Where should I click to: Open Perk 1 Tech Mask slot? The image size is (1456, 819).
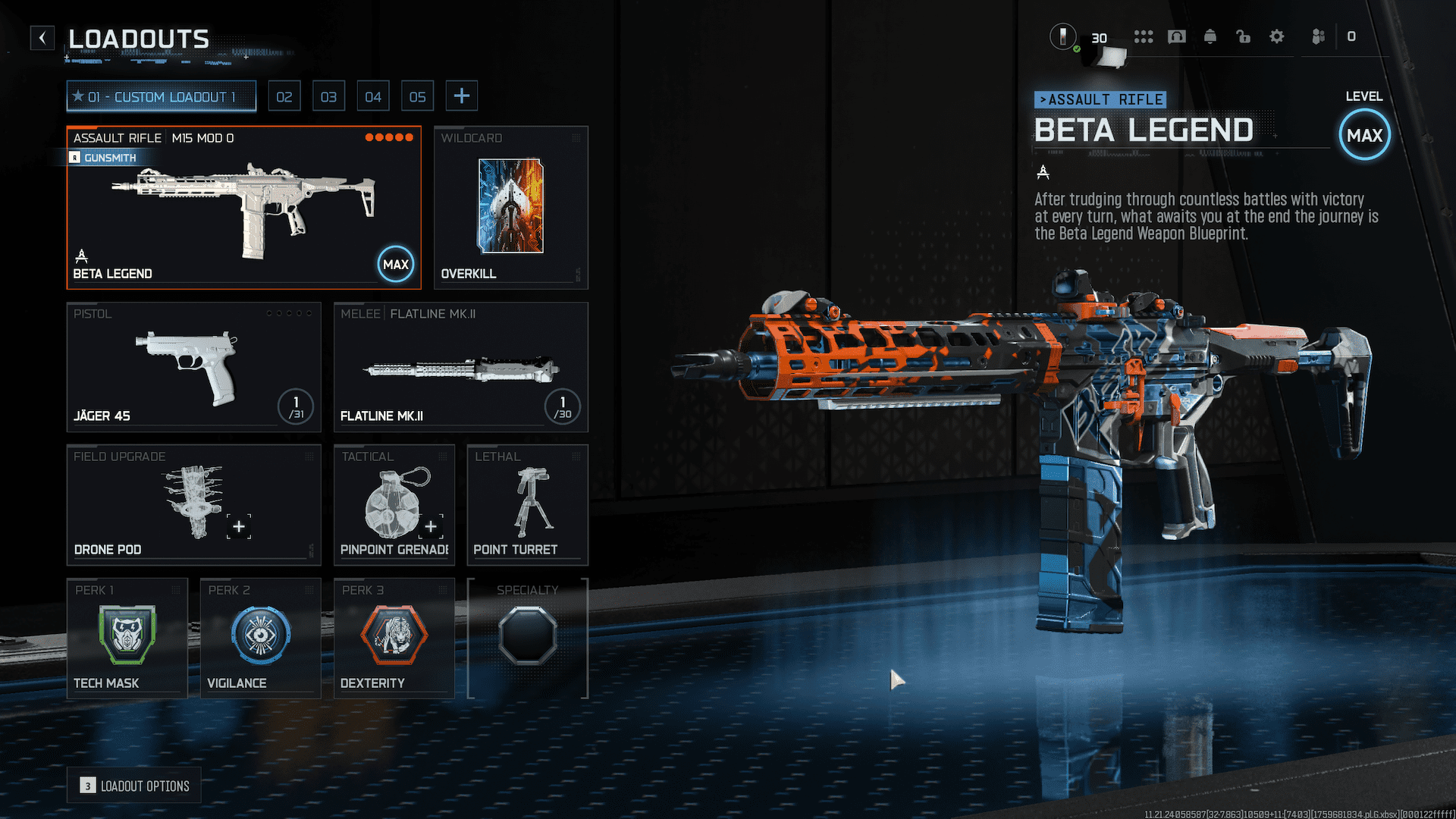click(x=127, y=638)
